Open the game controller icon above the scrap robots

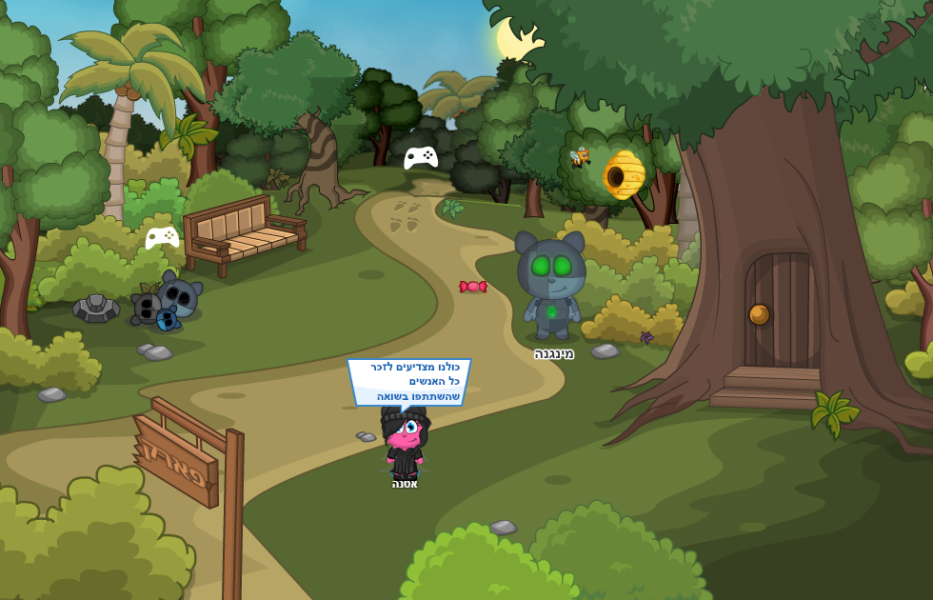162,237
